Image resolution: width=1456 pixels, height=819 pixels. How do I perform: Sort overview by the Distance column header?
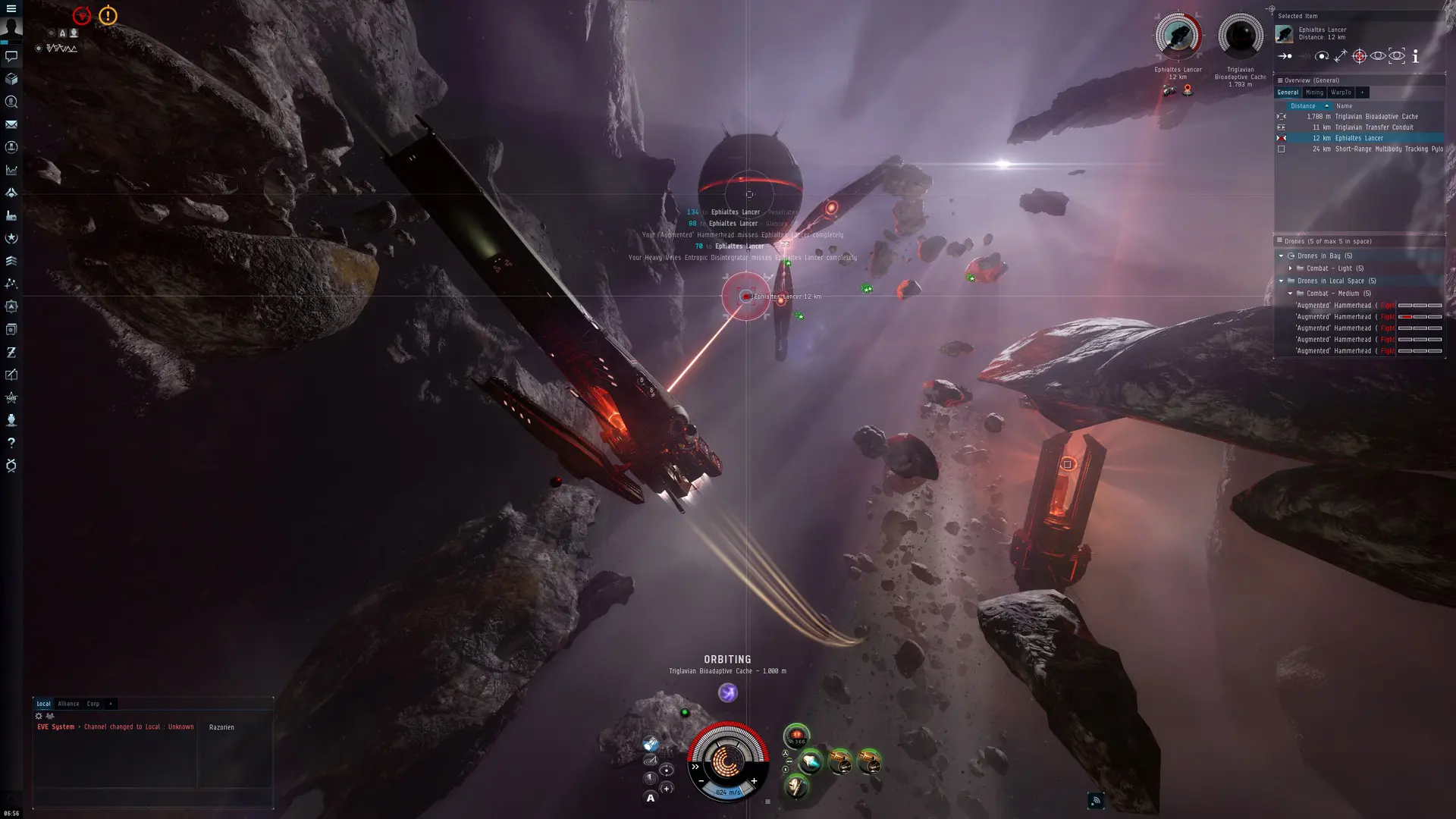1304,106
